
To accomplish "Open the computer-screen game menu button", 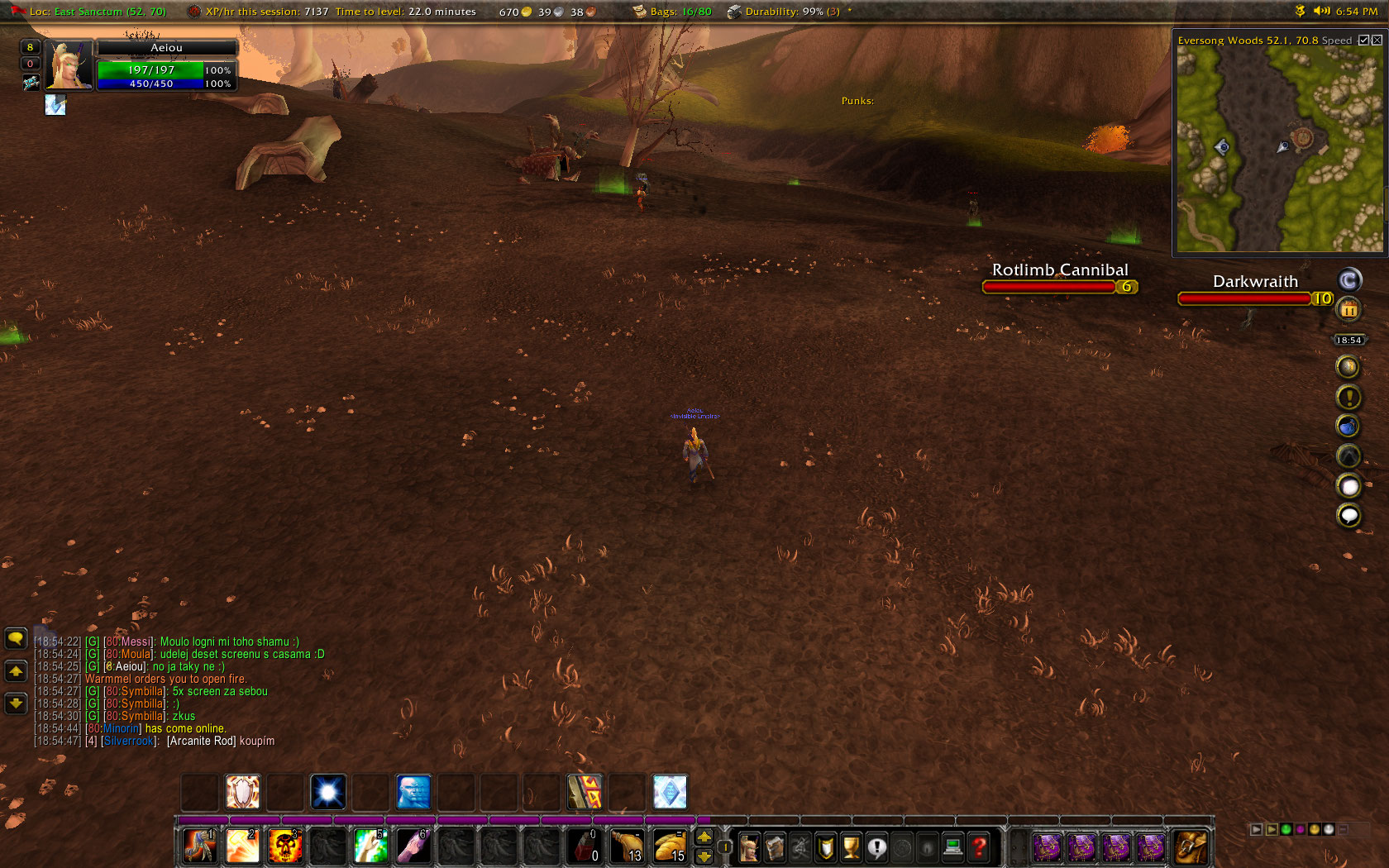I will pos(953,847).
